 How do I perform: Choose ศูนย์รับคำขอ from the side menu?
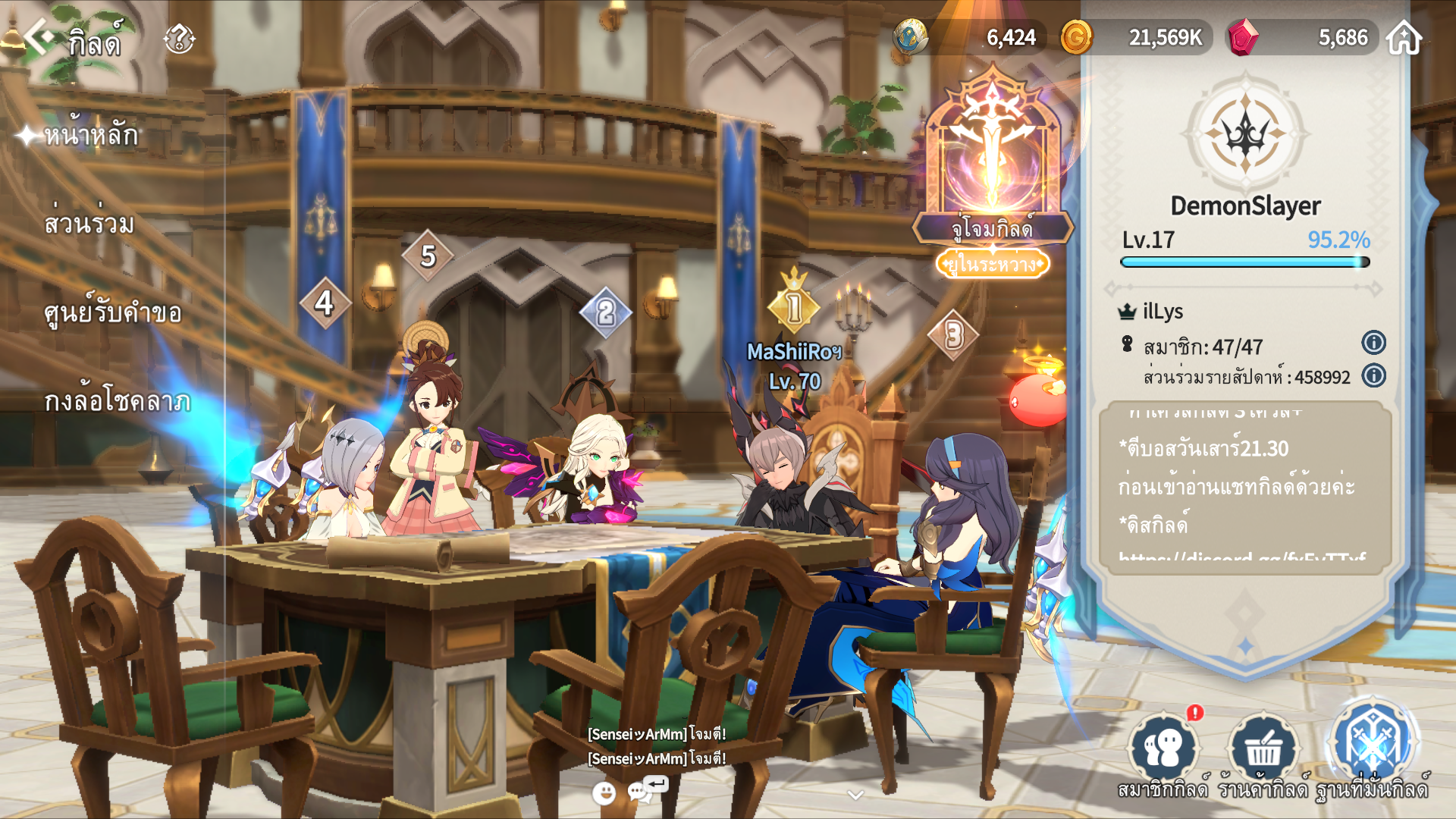pyautogui.click(x=113, y=313)
